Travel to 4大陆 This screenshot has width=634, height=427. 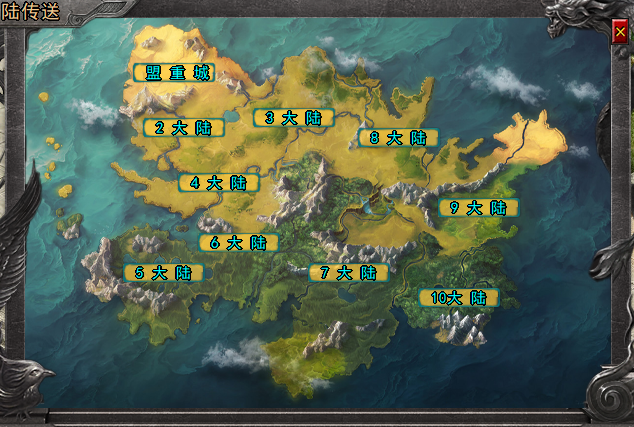tap(218, 183)
